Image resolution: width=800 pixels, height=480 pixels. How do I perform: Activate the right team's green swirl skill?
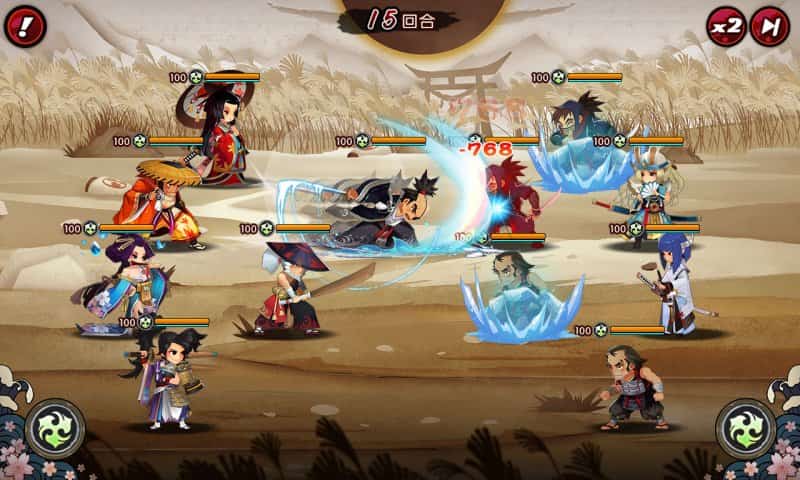point(745,428)
